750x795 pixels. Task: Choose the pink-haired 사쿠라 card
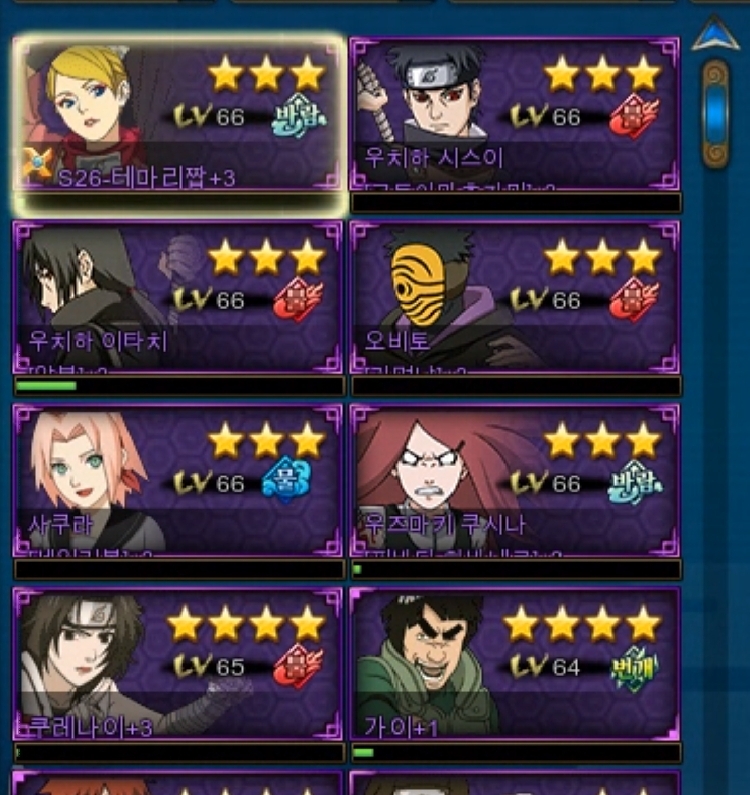click(178, 481)
